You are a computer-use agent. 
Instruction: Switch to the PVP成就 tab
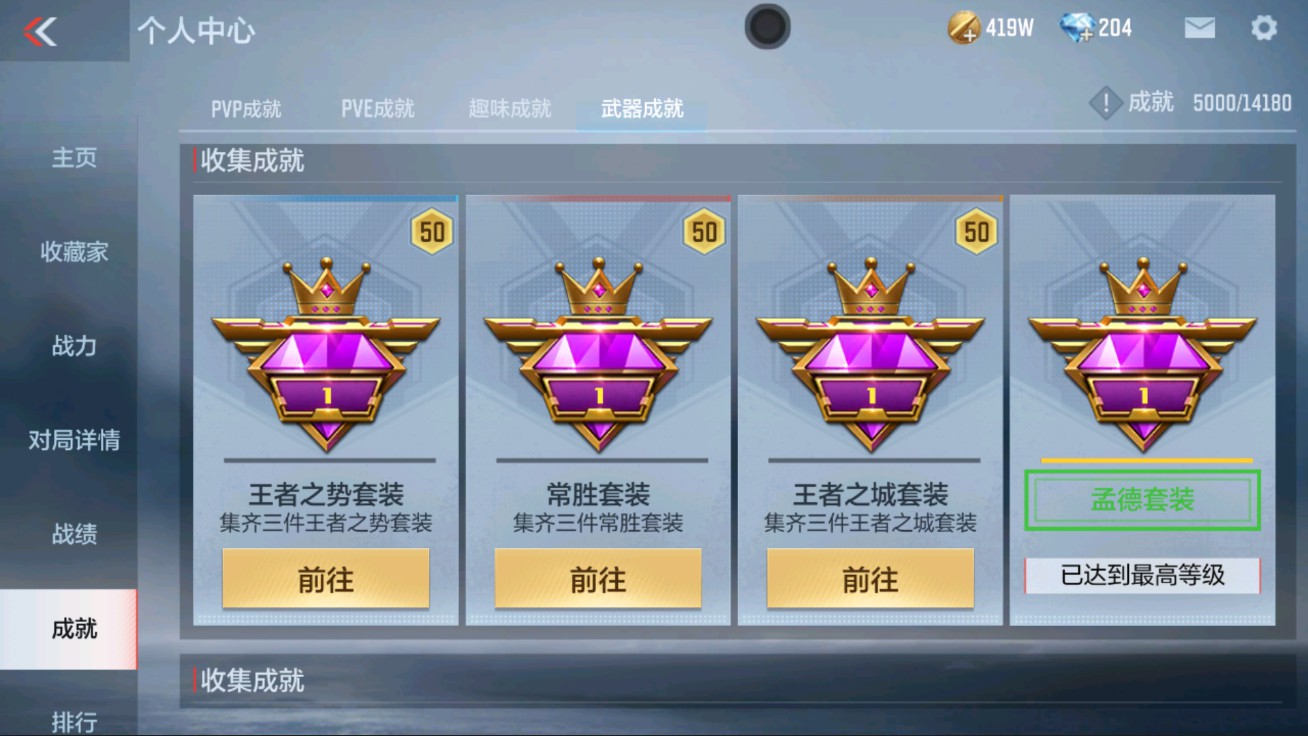[244, 110]
